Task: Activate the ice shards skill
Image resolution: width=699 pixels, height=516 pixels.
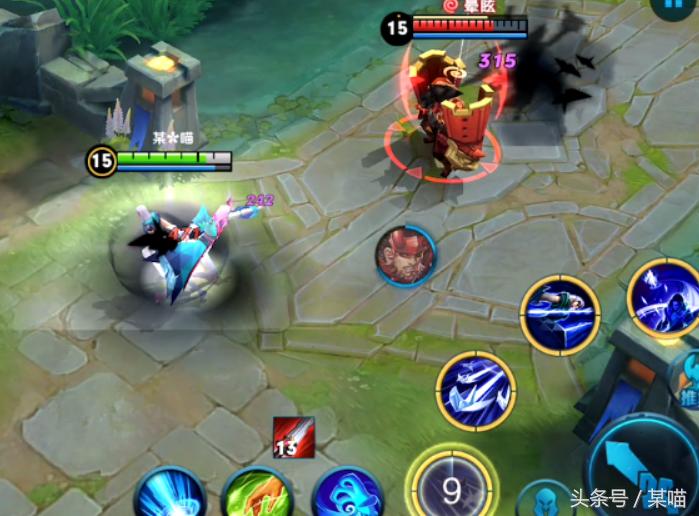Action: pos(475,390)
